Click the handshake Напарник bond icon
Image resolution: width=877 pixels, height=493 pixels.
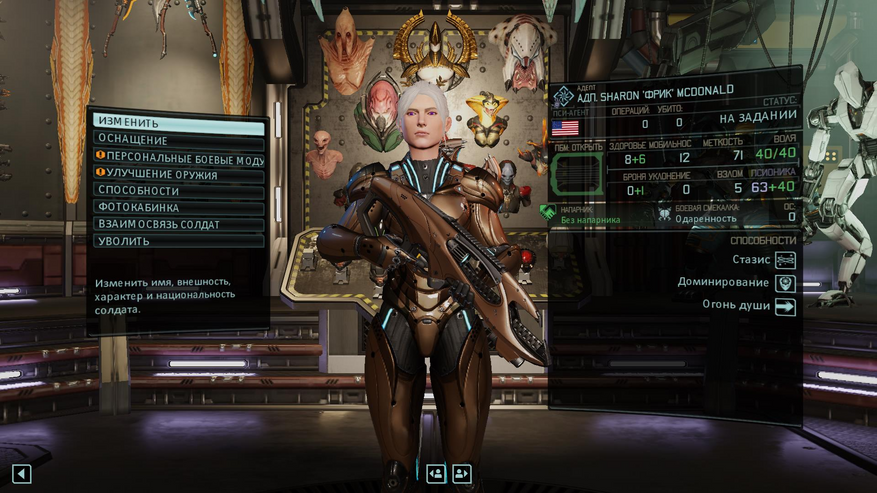[547, 212]
